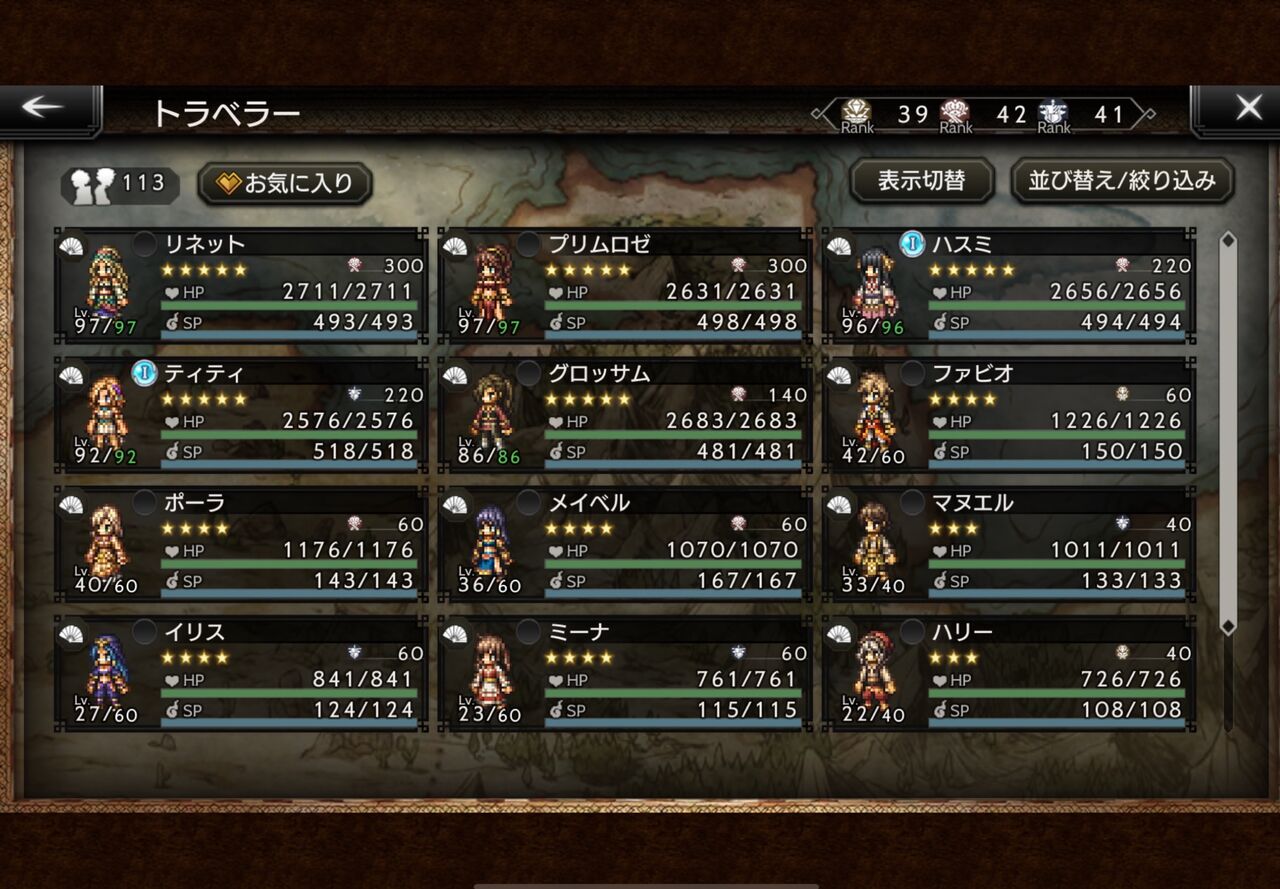Select traveler イリス
1280x889 pixels.
coord(241,673)
